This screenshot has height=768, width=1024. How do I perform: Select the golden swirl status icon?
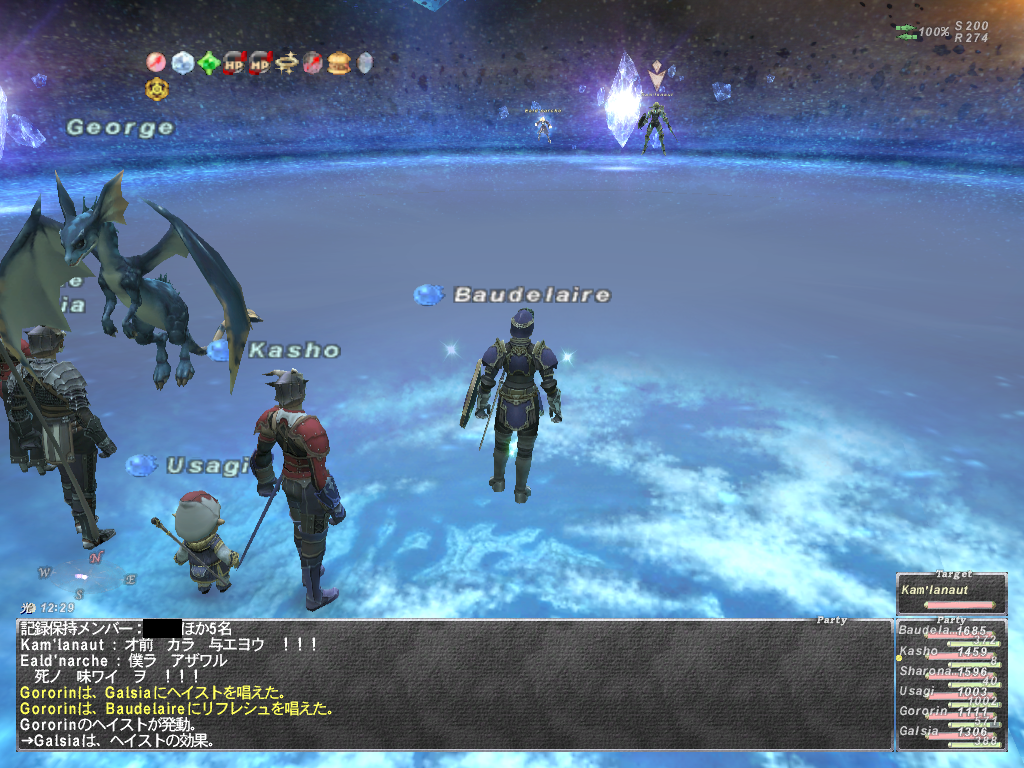[x=287, y=63]
